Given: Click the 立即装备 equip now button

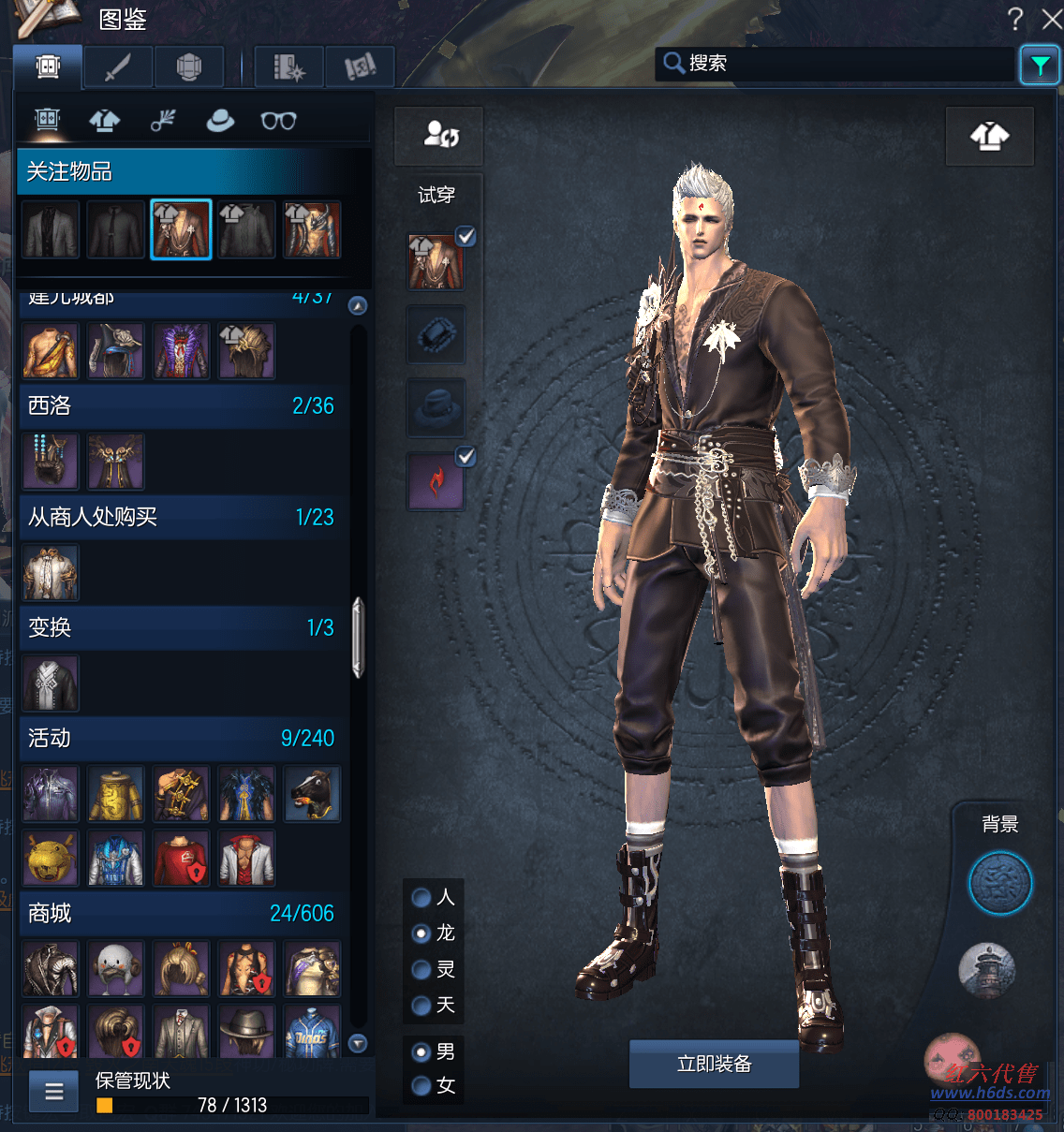Looking at the screenshot, I should click(714, 1064).
